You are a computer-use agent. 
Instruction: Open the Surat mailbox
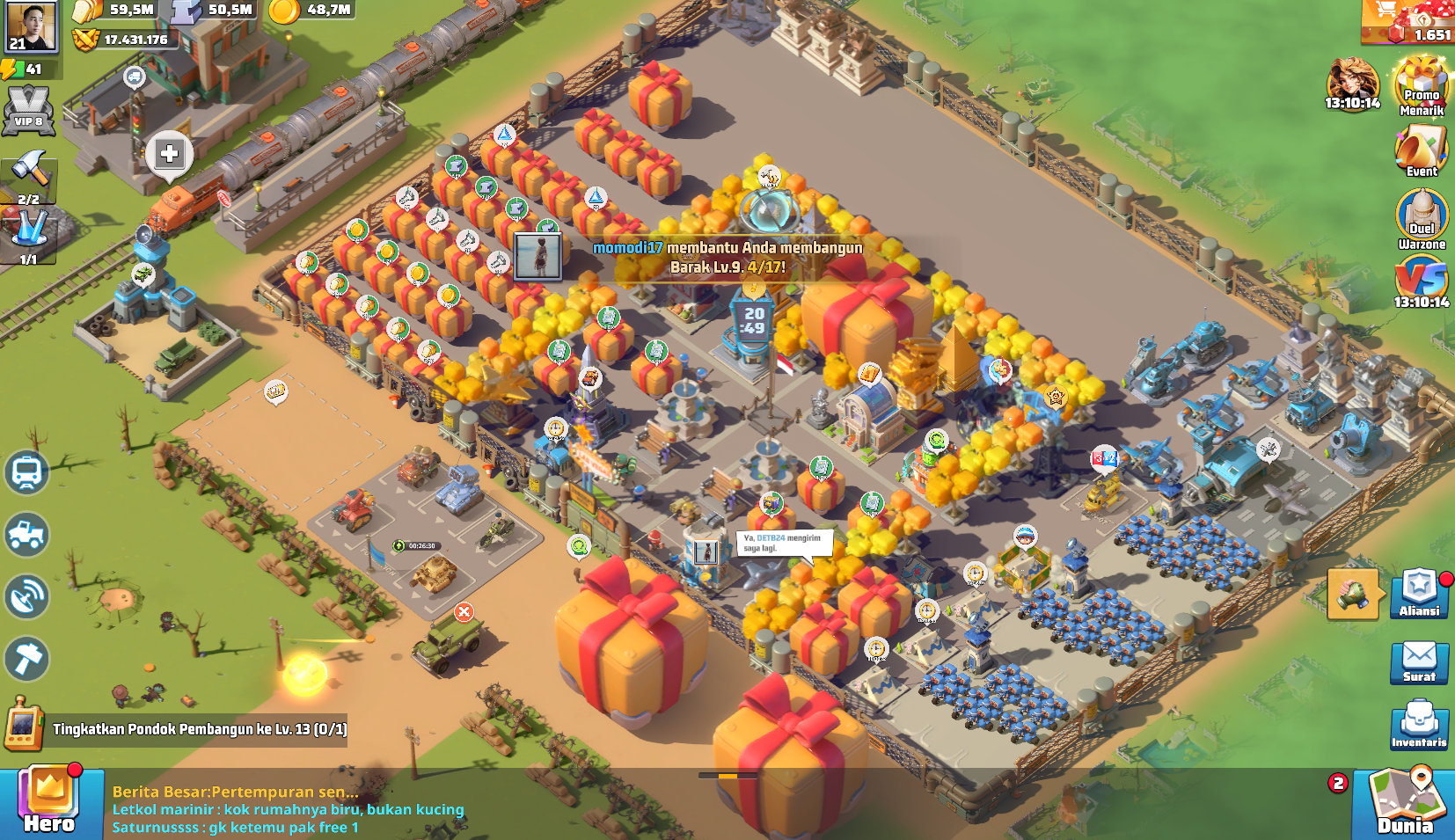pos(1419,660)
